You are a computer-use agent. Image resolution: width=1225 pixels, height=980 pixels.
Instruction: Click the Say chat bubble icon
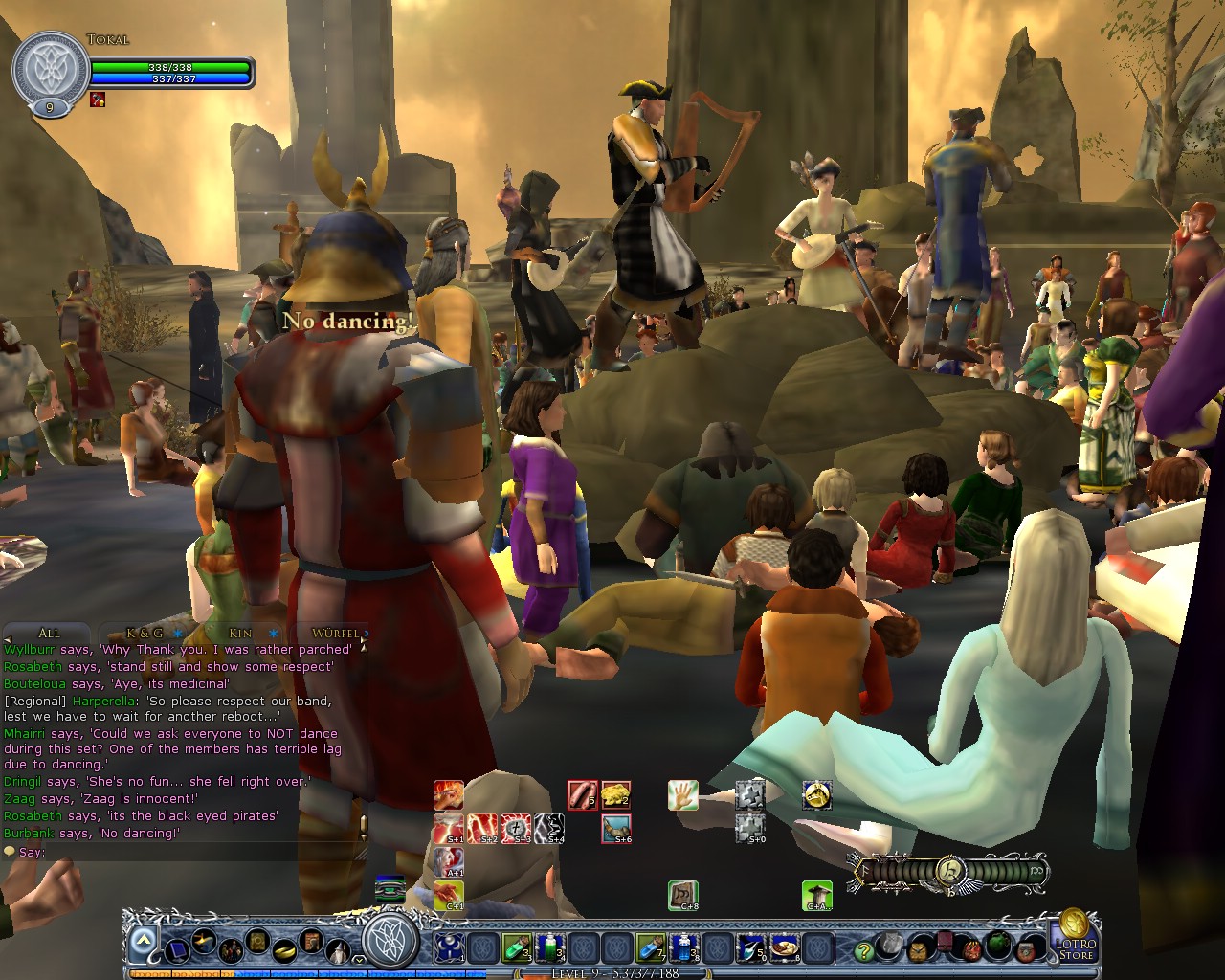[11, 851]
